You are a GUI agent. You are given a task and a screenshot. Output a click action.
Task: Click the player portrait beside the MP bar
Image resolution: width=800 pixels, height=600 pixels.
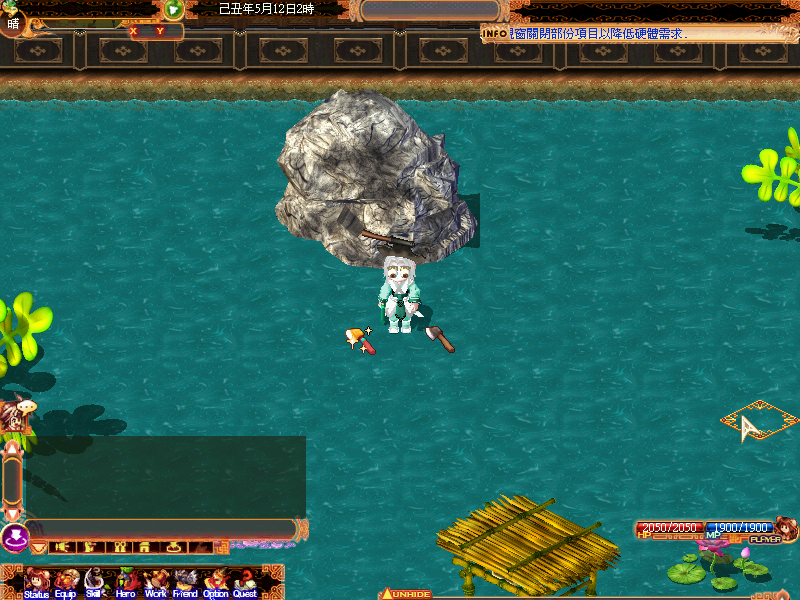pos(786,528)
